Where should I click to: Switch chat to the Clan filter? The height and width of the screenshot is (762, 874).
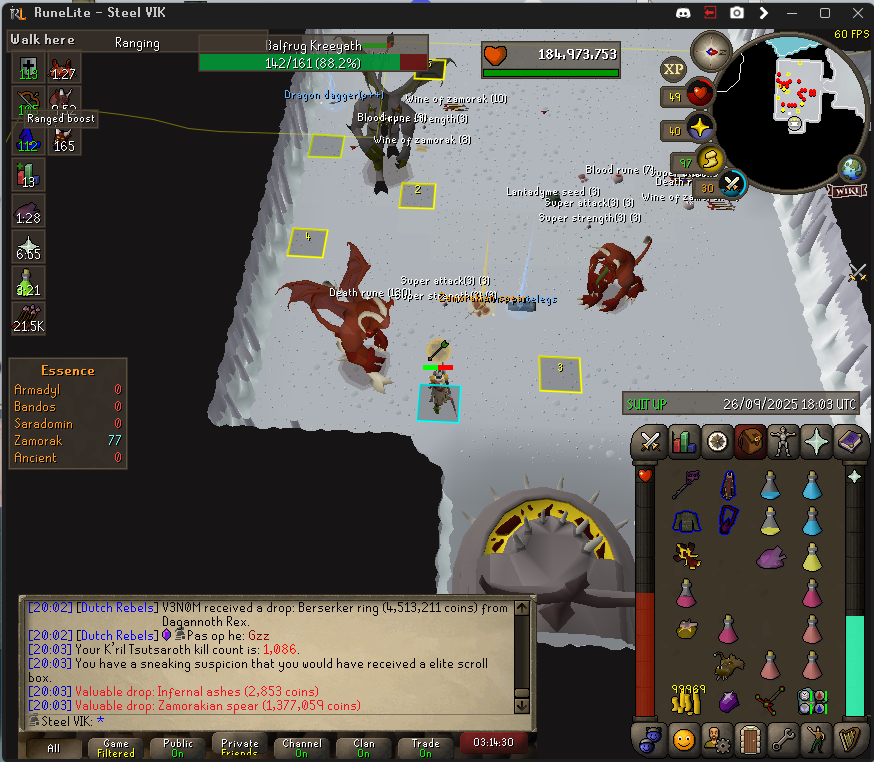pyautogui.click(x=364, y=748)
